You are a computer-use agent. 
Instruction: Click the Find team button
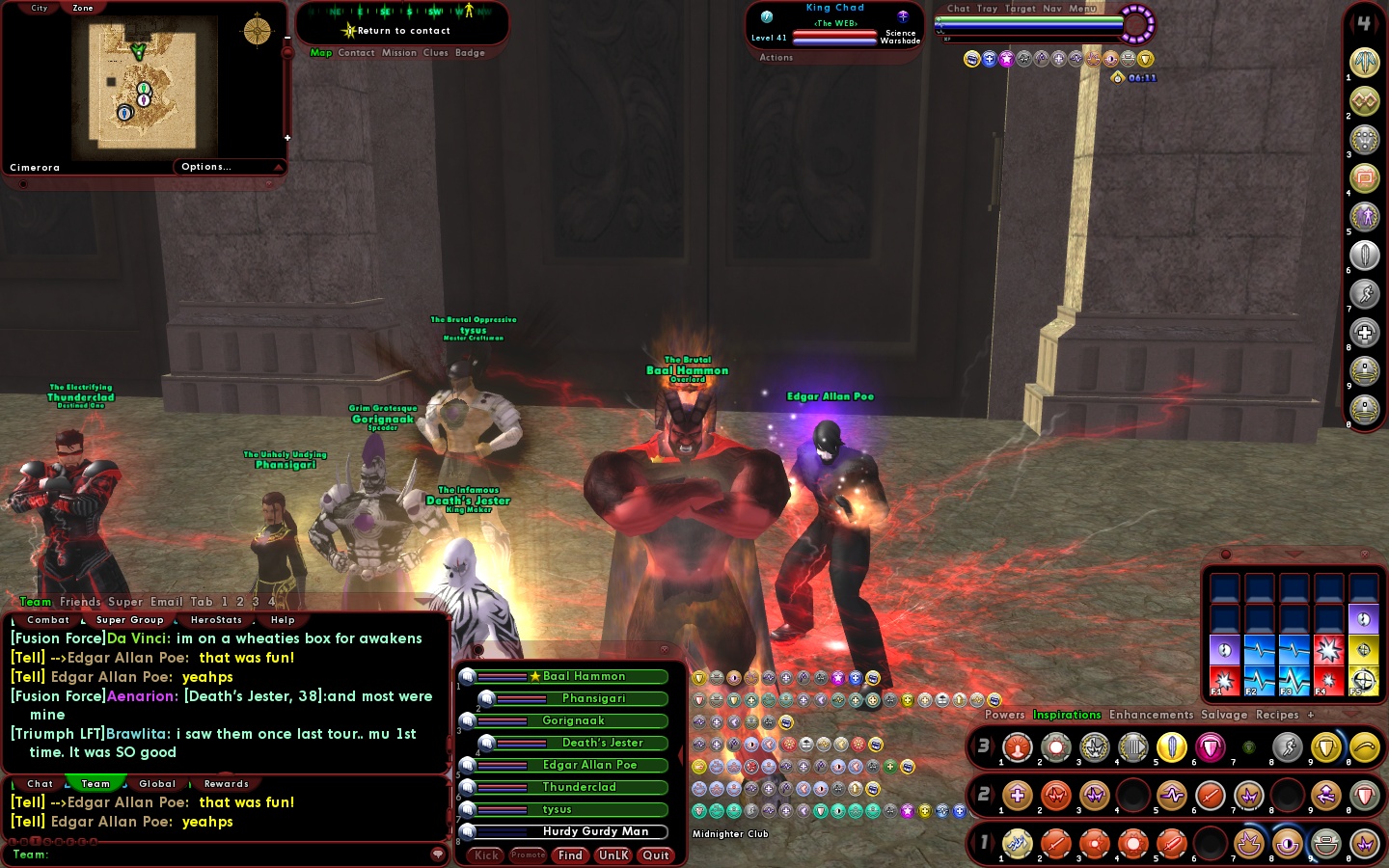(x=570, y=855)
